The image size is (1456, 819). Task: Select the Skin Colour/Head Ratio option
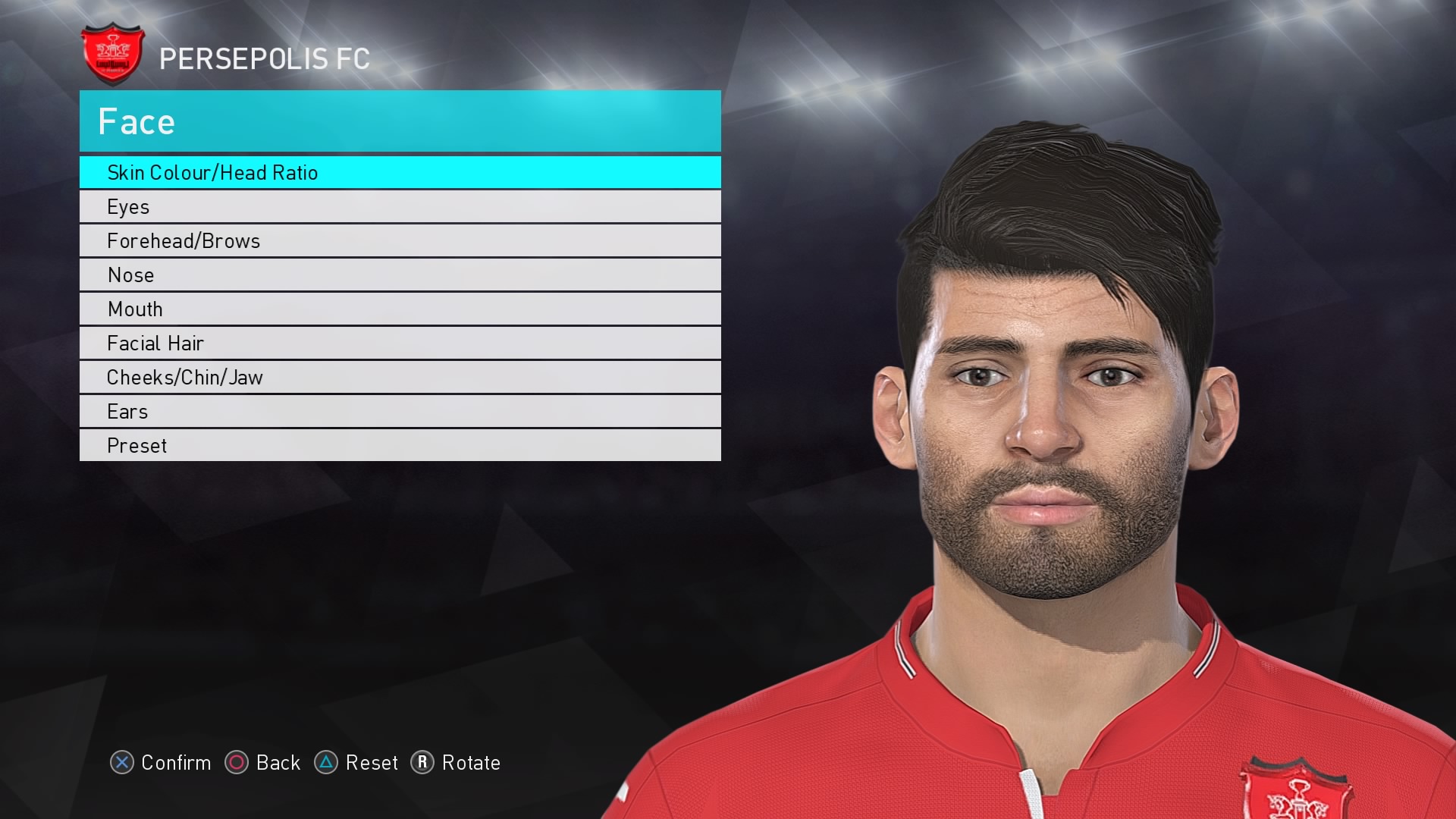tap(400, 173)
